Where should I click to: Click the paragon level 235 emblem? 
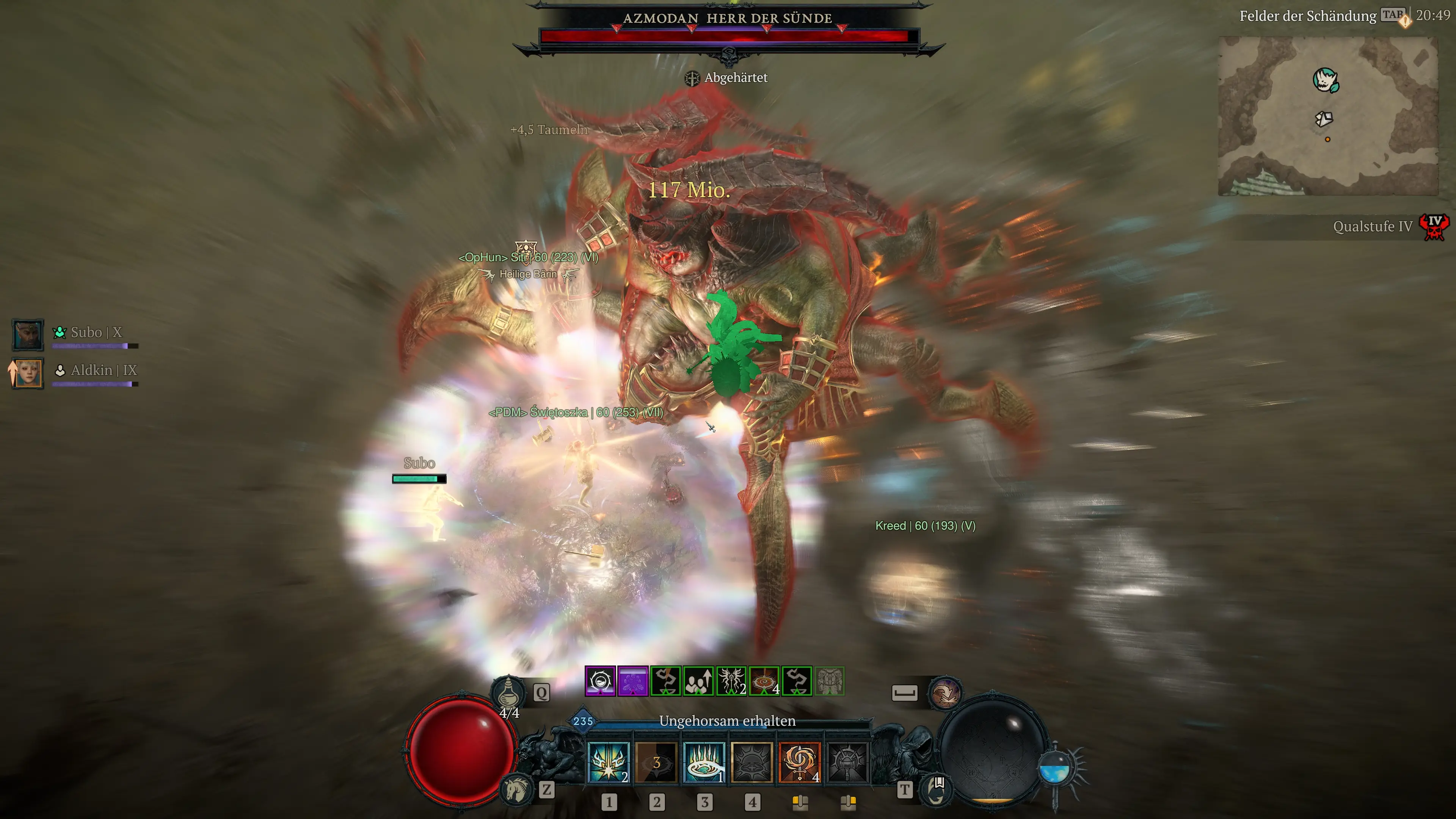(583, 720)
